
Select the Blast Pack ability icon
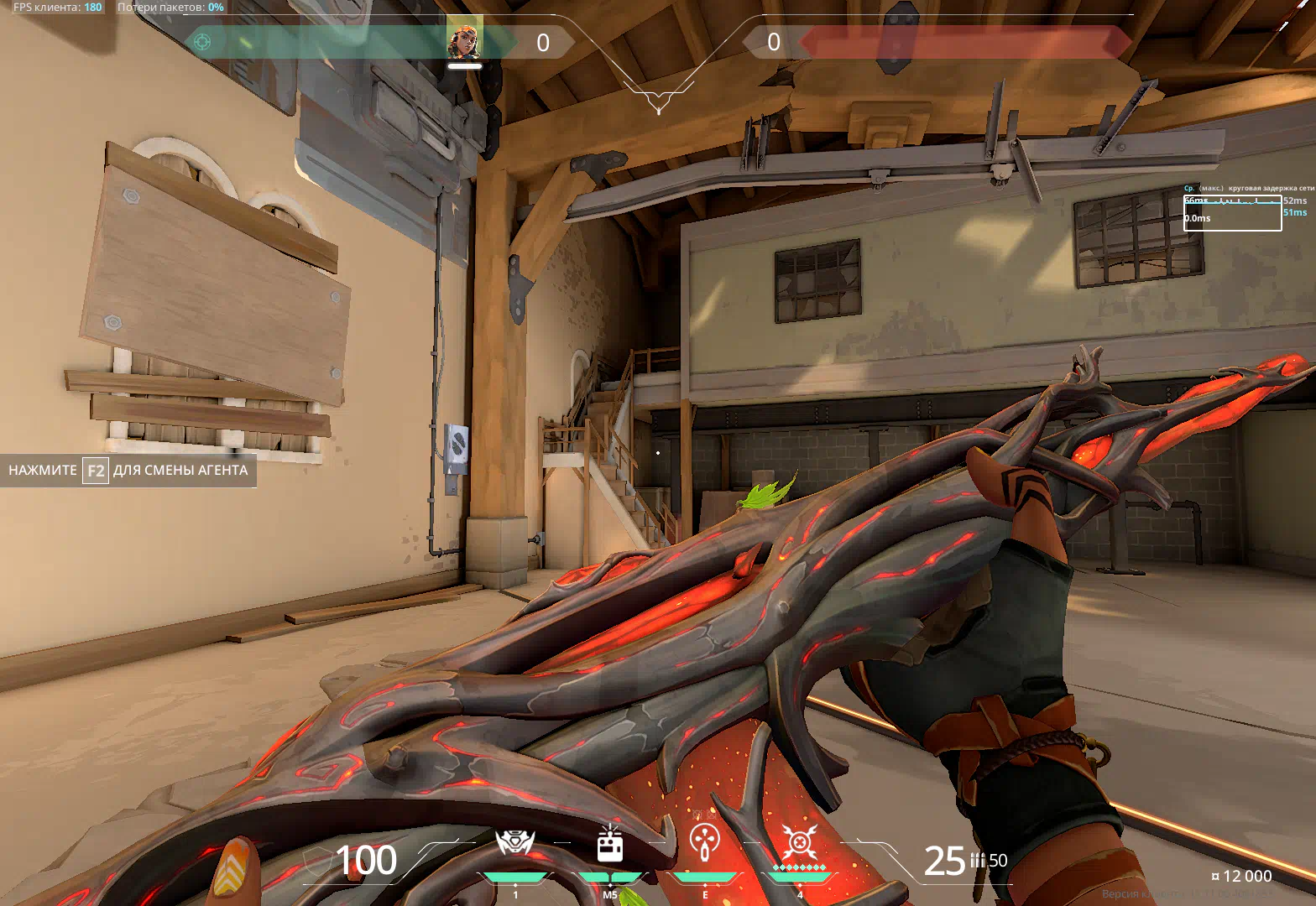click(x=610, y=845)
